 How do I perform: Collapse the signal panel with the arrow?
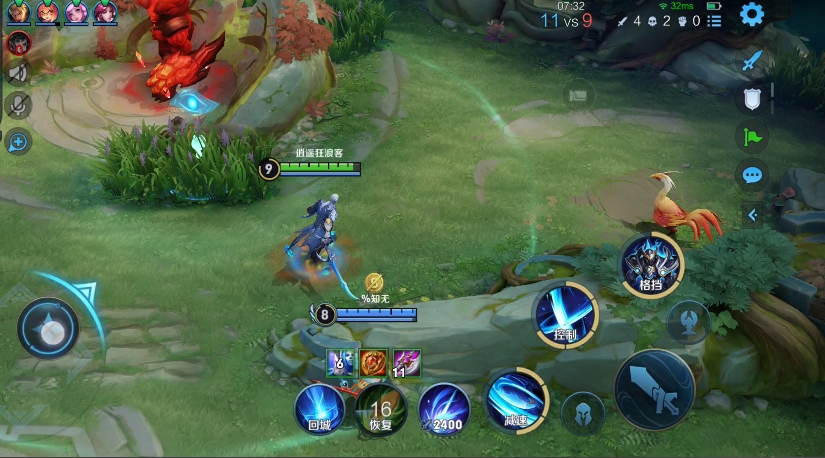(753, 214)
